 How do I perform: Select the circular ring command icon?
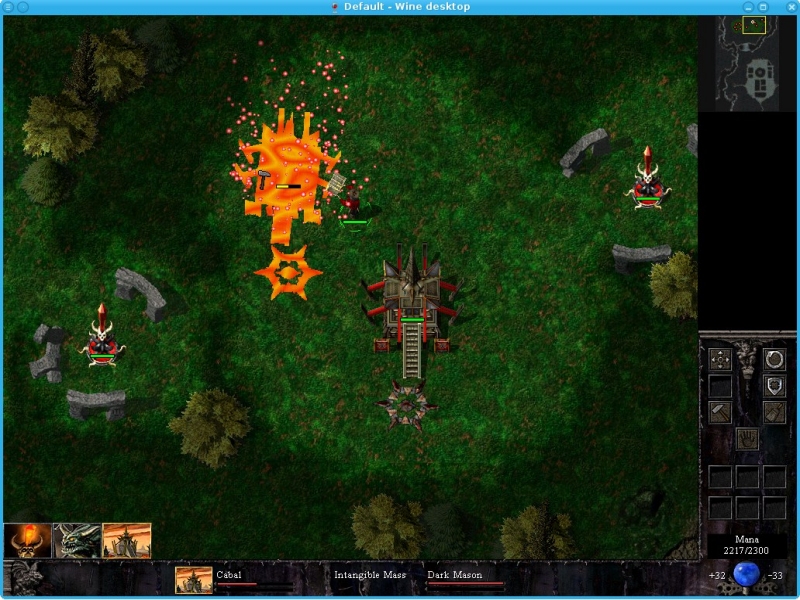pyautogui.click(x=774, y=360)
